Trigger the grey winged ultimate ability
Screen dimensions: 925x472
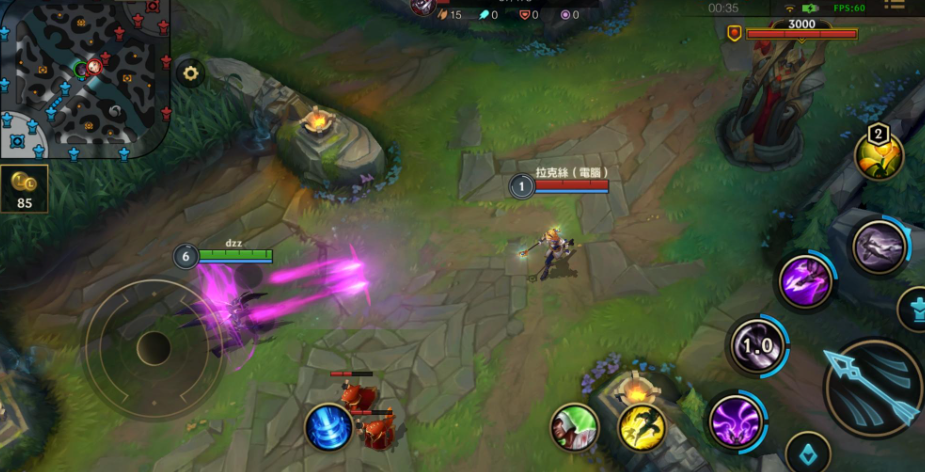tap(879, 248)
